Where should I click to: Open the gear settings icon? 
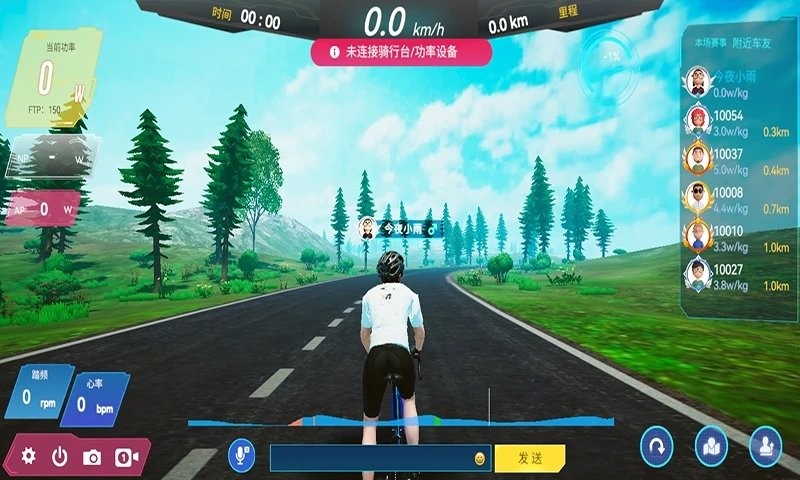tap(28, 456)
